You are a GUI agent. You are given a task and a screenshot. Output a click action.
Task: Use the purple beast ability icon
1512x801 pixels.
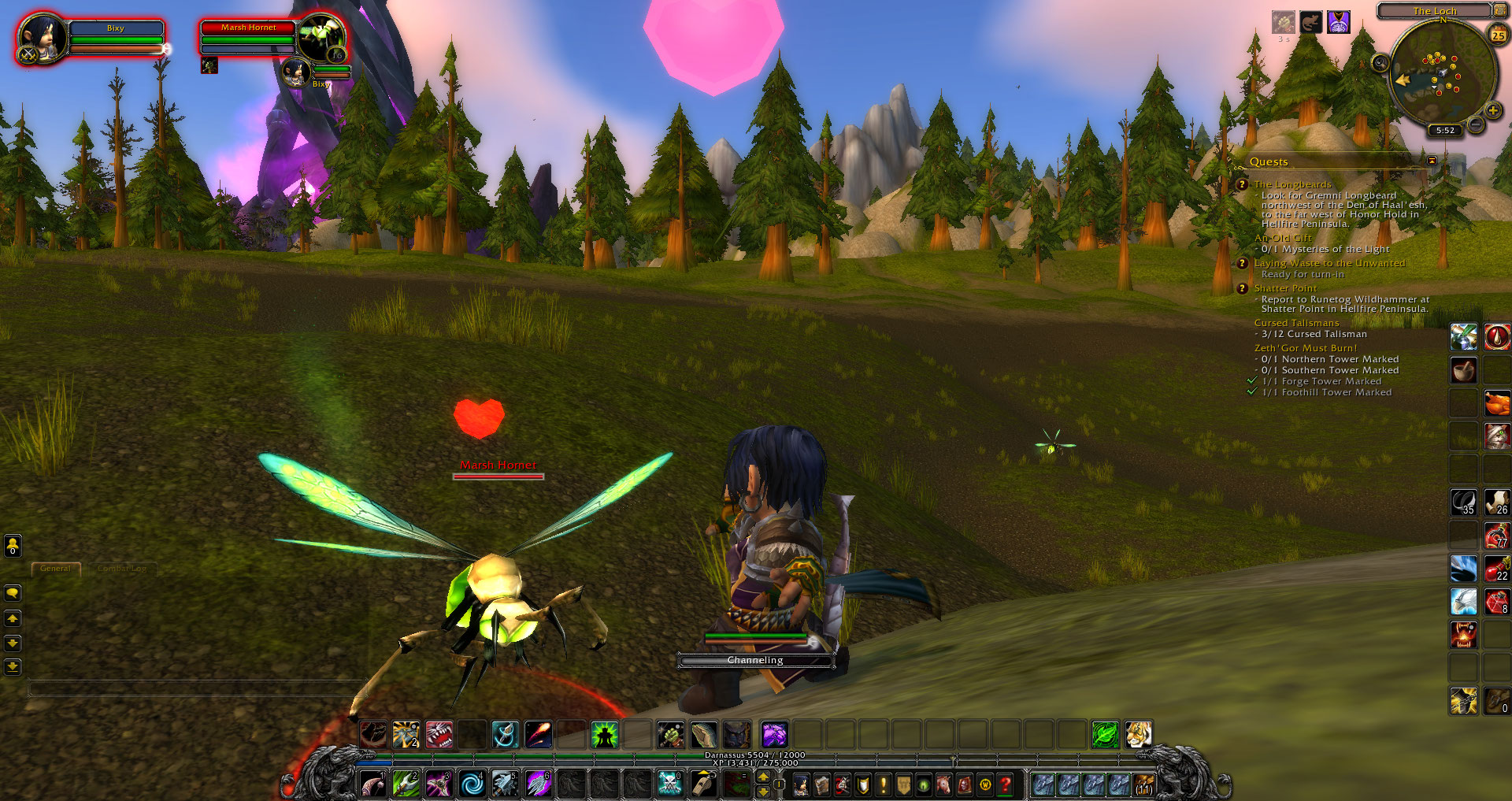coord(774,735)
